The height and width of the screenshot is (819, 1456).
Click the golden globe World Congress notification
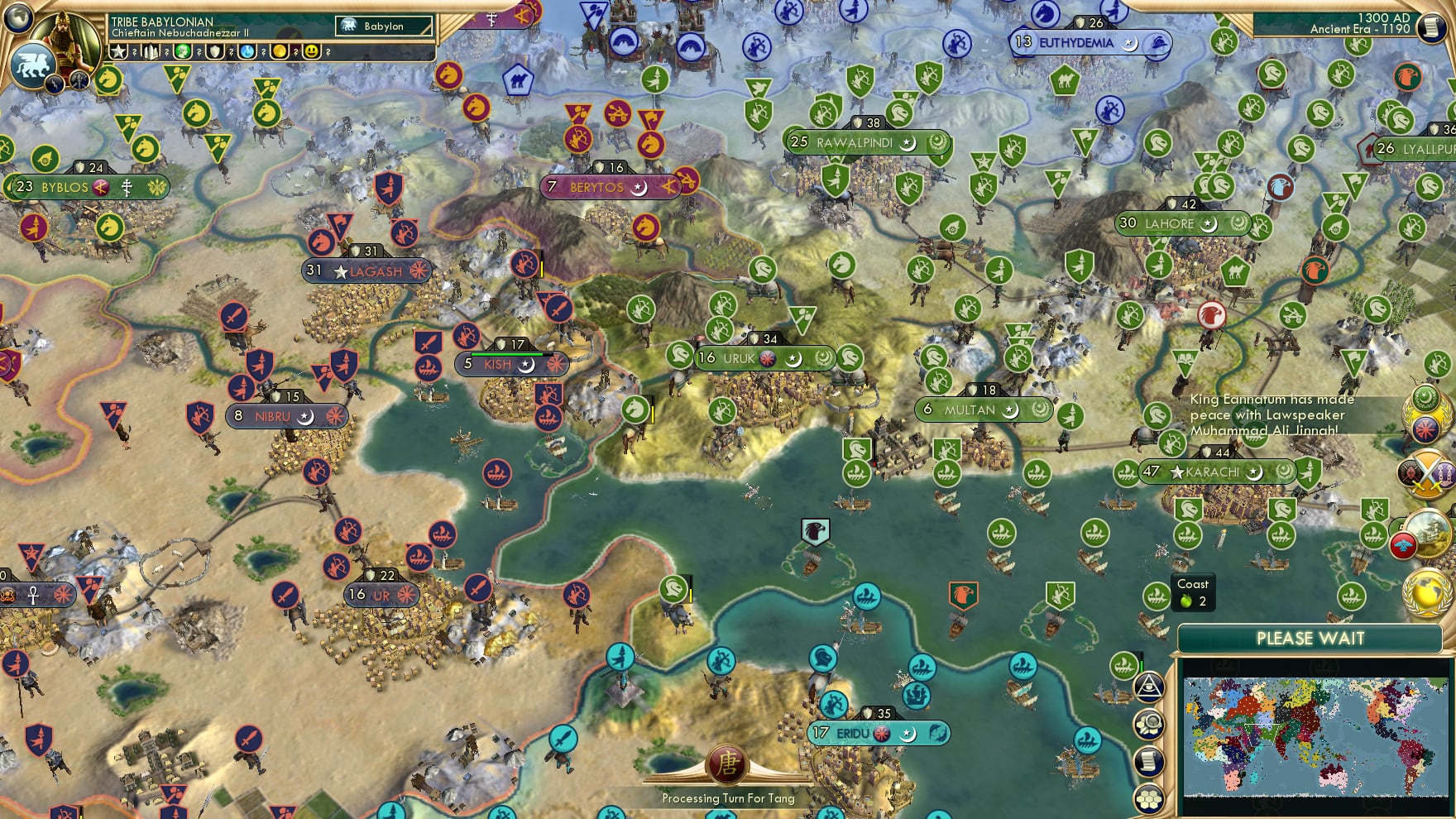1425,591
